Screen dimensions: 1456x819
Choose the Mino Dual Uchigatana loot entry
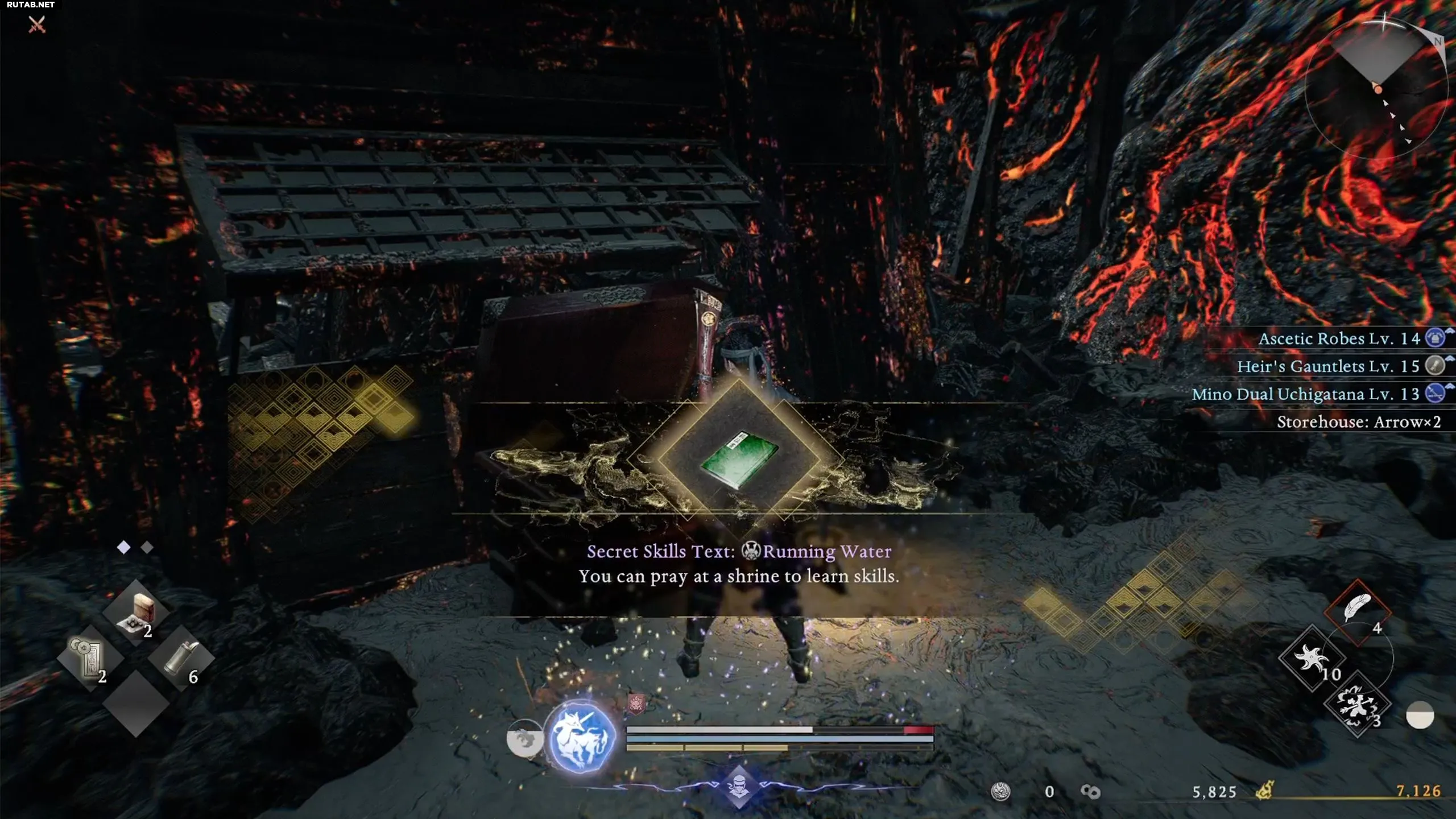1305,394
